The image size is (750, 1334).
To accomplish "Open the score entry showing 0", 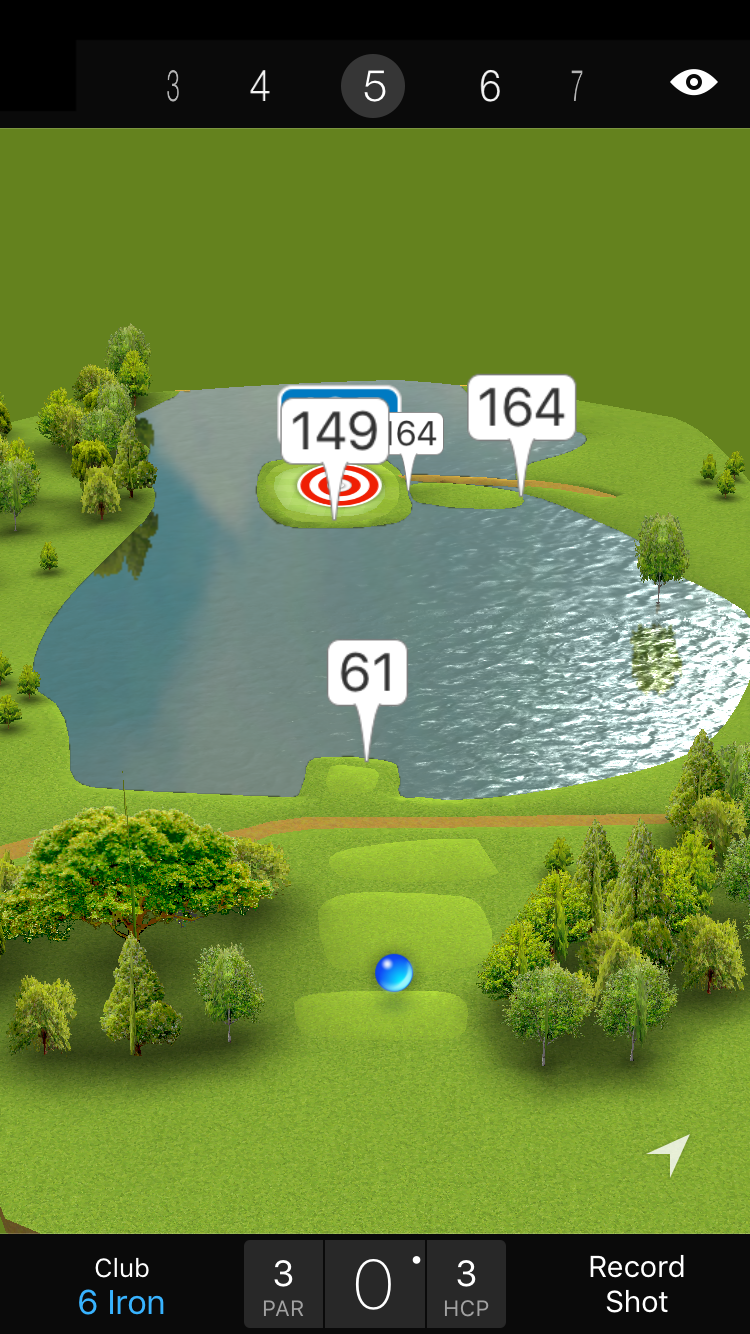I will click(x=374, y=1285).
